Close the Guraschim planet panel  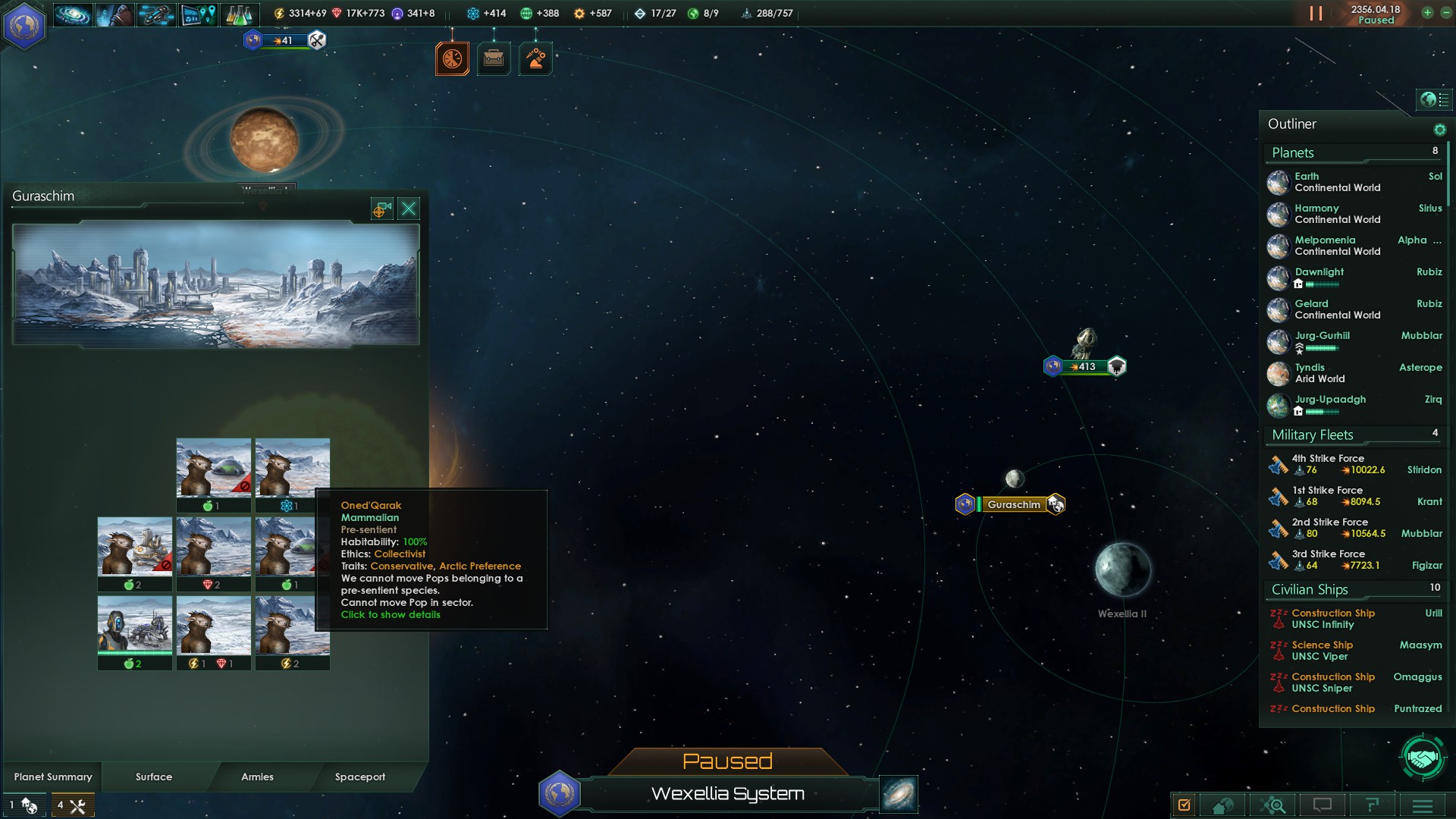pos(409,209)
